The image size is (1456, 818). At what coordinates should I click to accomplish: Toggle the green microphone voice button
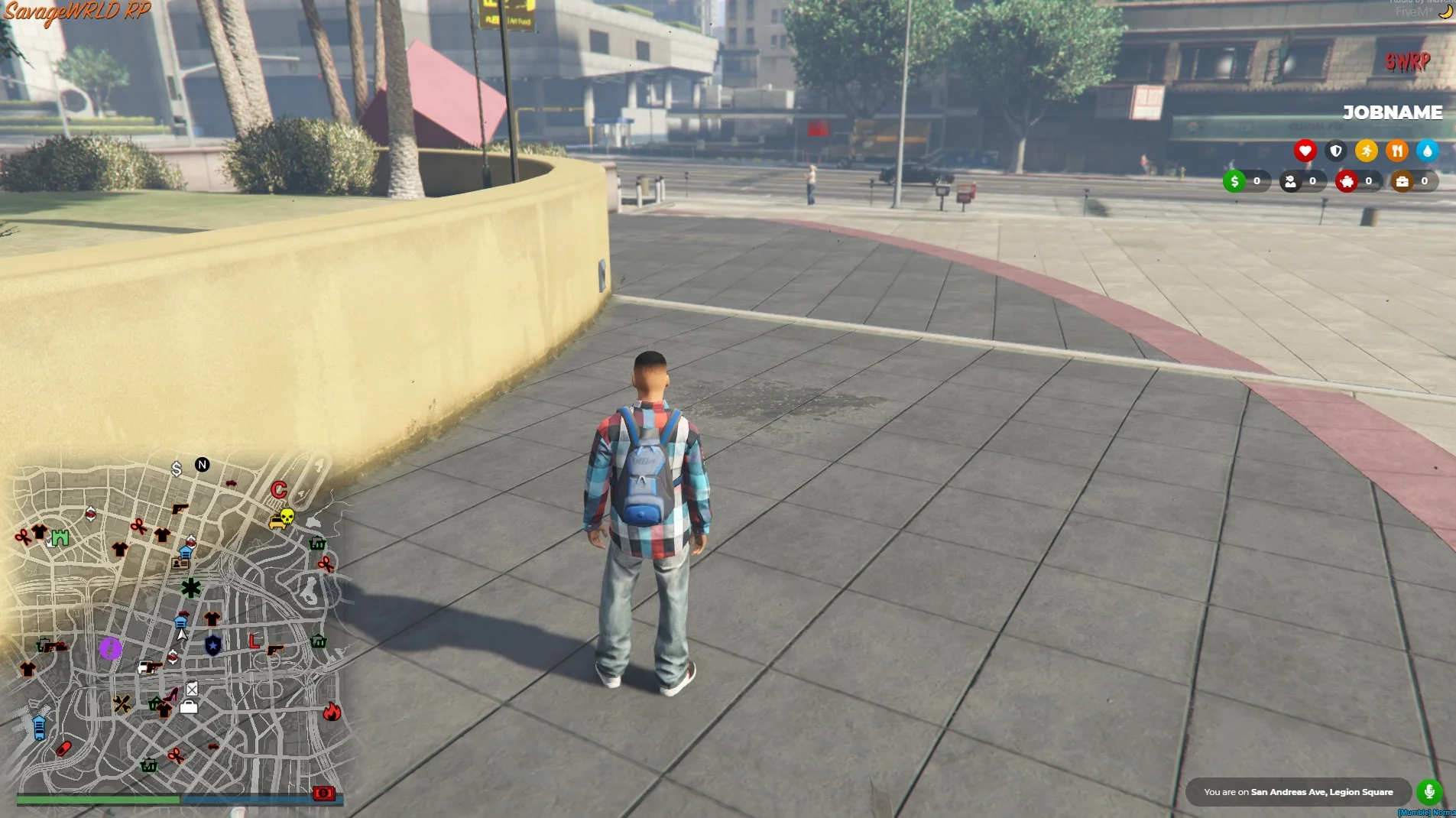[1429, 792]
